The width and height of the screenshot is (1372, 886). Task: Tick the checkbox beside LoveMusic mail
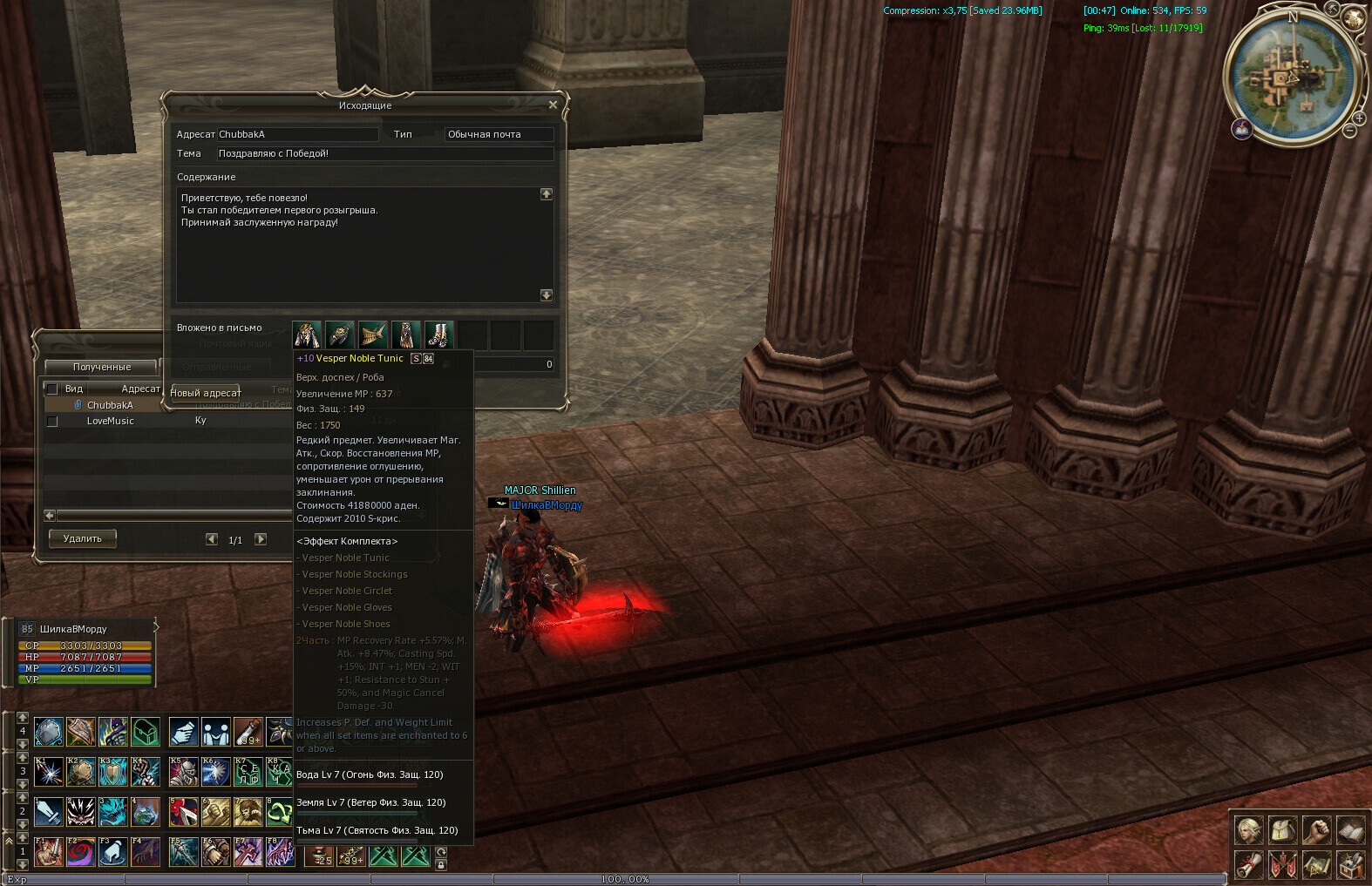coord(52,422)
